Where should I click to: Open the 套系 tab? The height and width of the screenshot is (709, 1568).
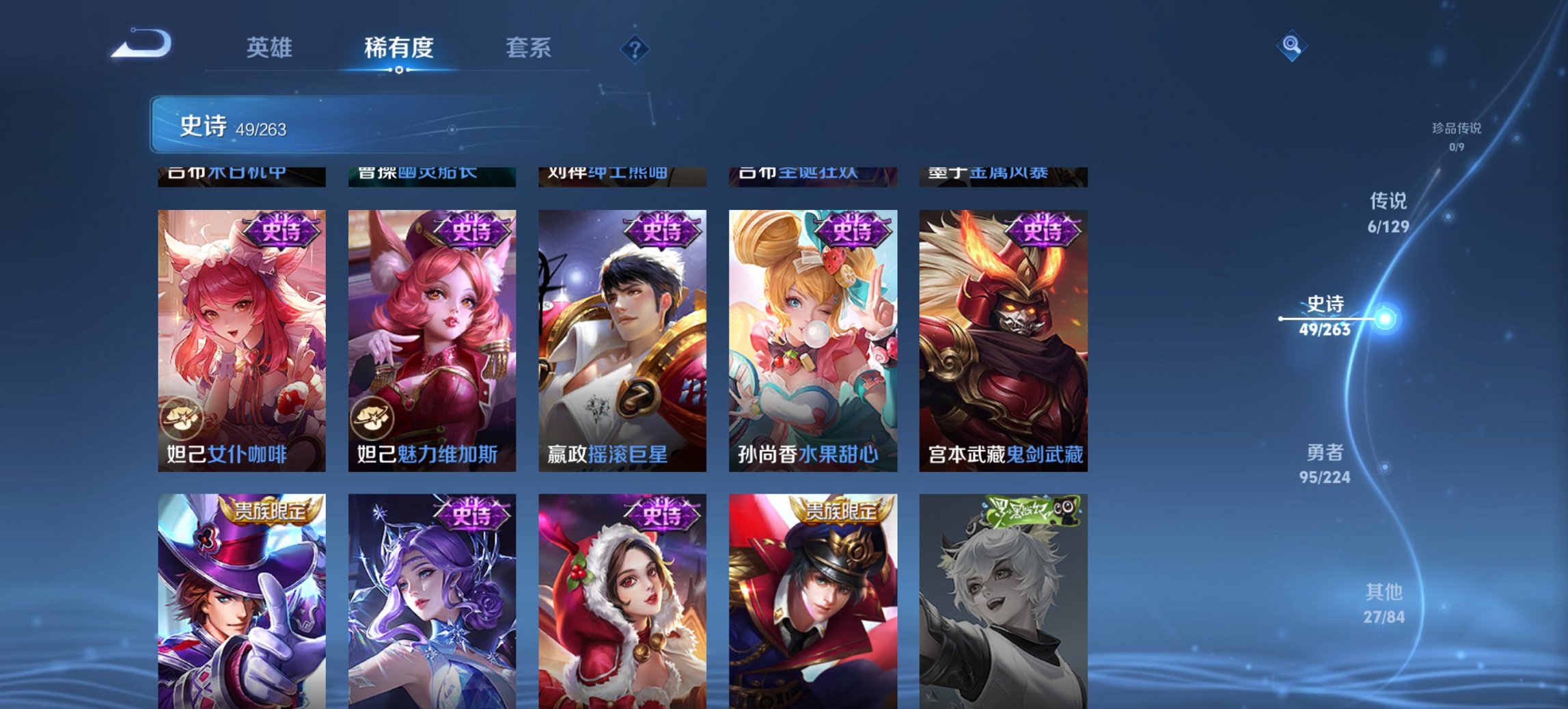coord(529,48)
